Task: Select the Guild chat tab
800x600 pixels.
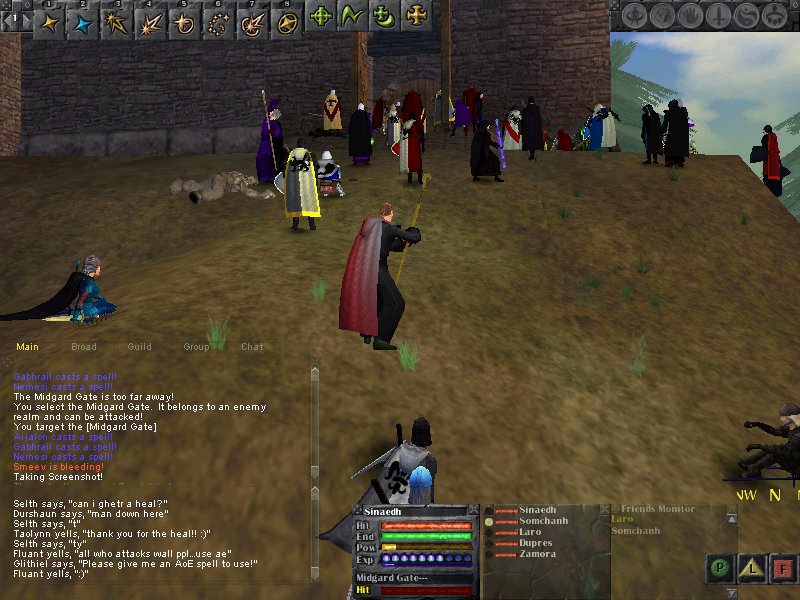Action: (140, 347)
